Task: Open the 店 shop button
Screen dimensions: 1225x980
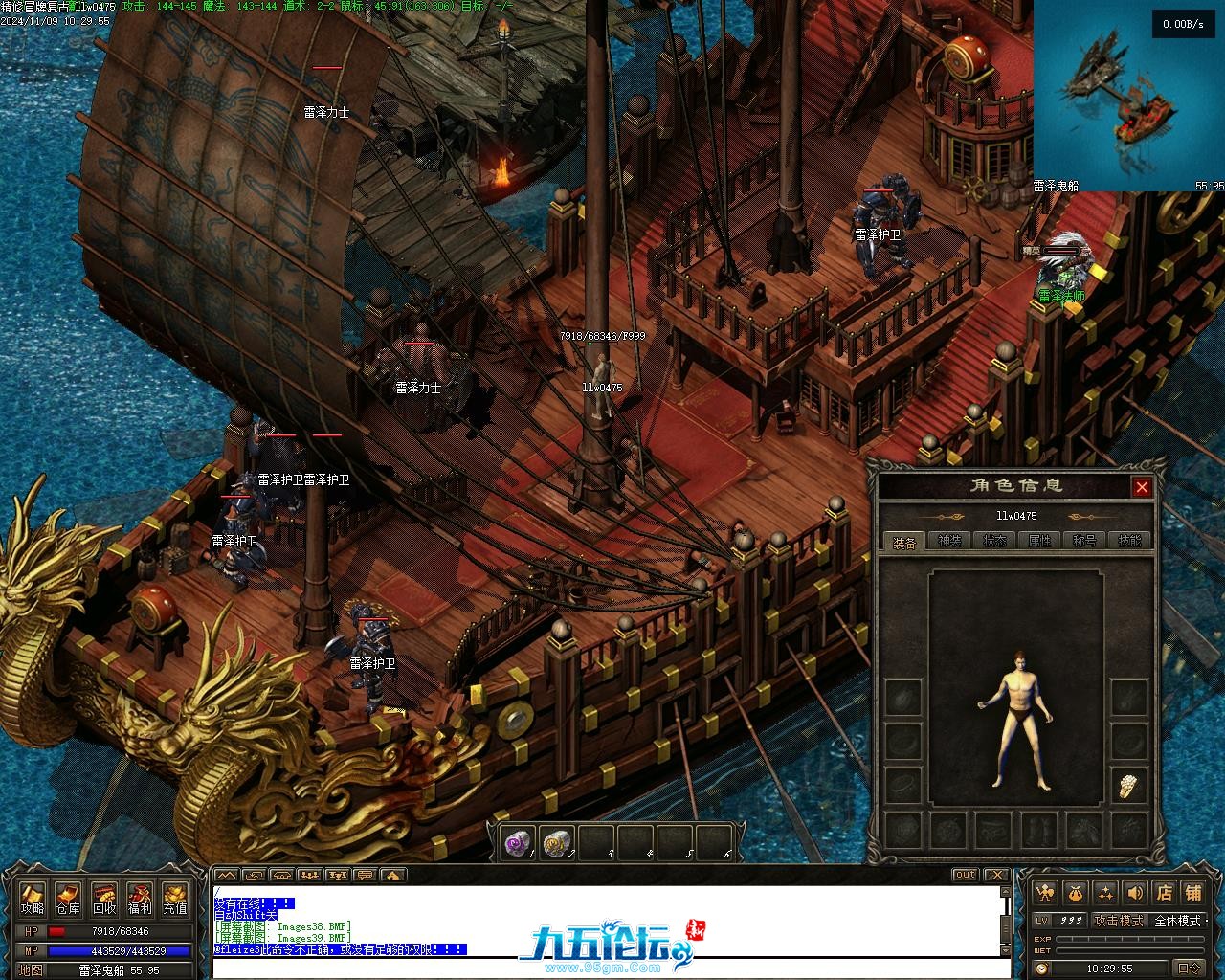Action: tap(1164, 893)
